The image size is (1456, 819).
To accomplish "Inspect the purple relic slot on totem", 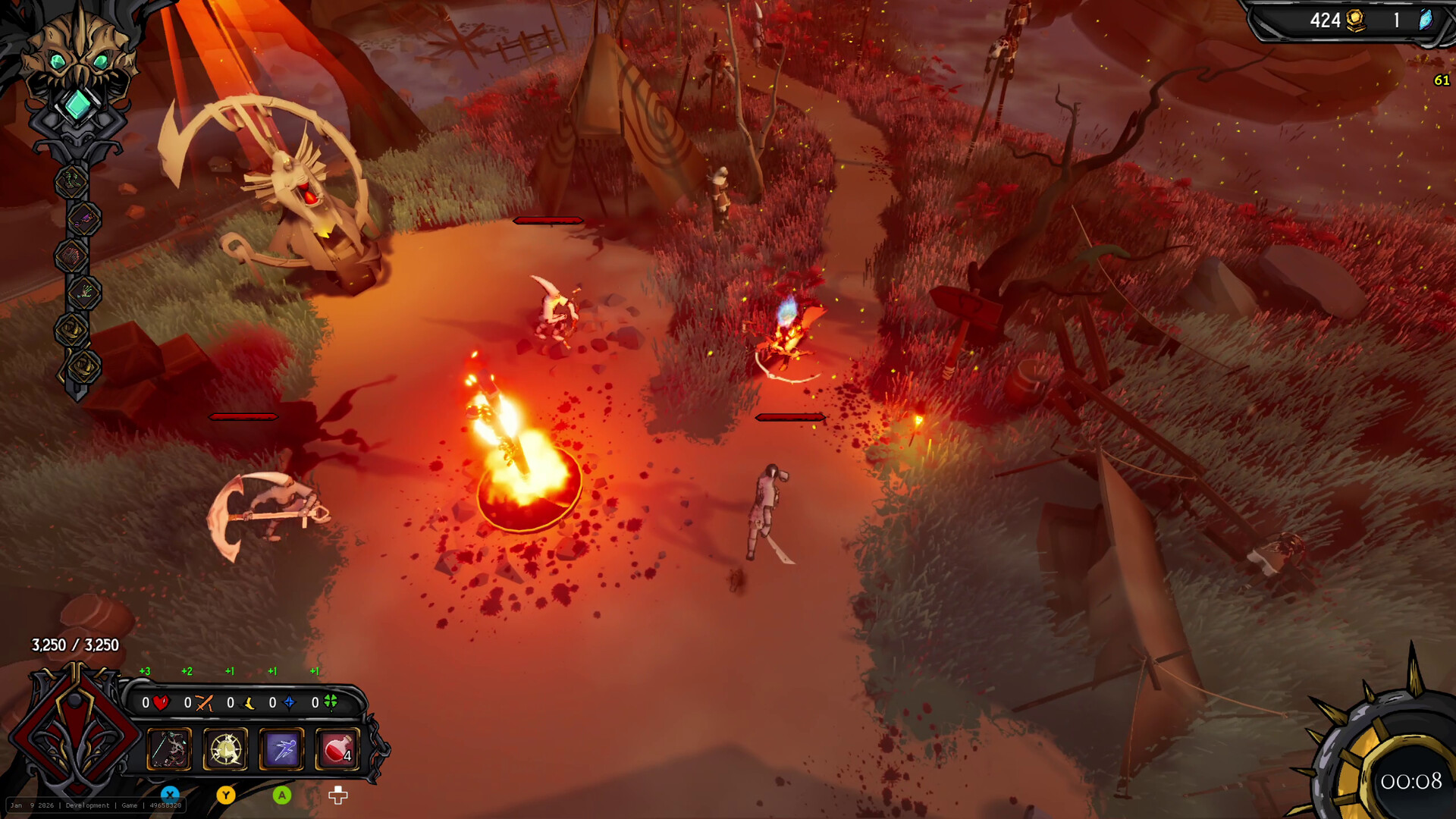I will click(83, 220).
